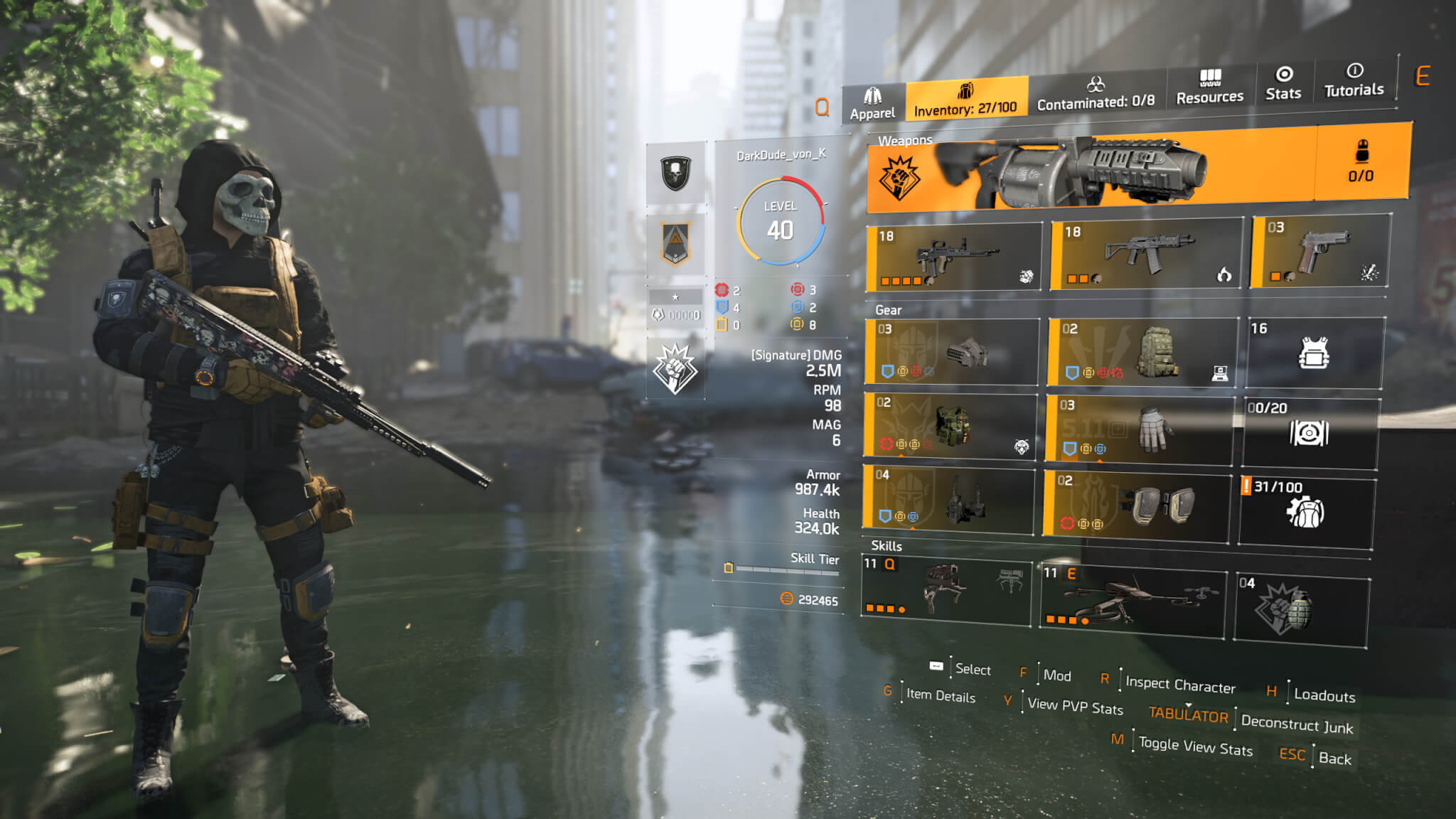View the Tutorials tab
The image size is (1456, 819).
click(1354, 80)
